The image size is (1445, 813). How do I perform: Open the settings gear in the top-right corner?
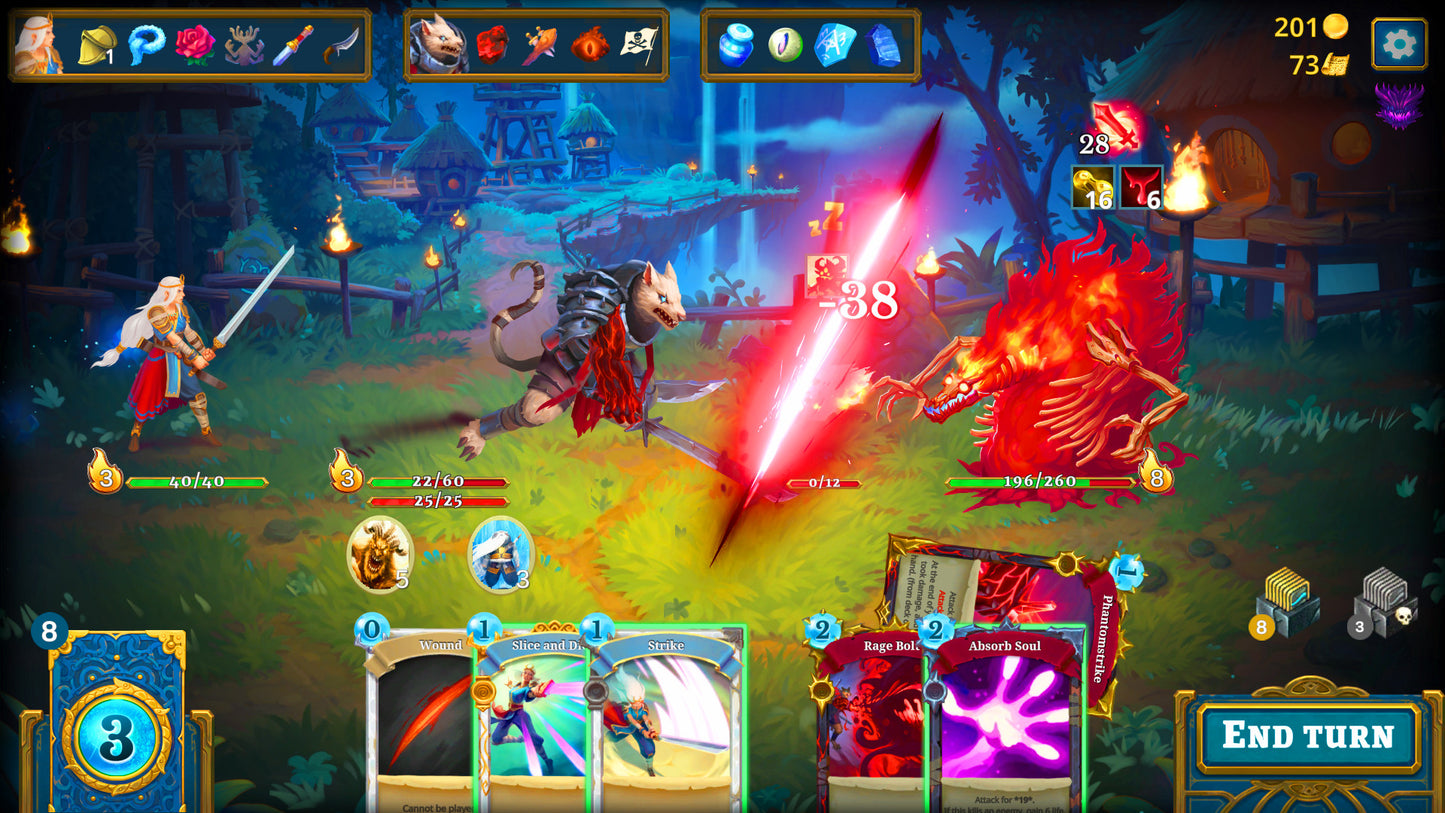tap(1400, 43)
